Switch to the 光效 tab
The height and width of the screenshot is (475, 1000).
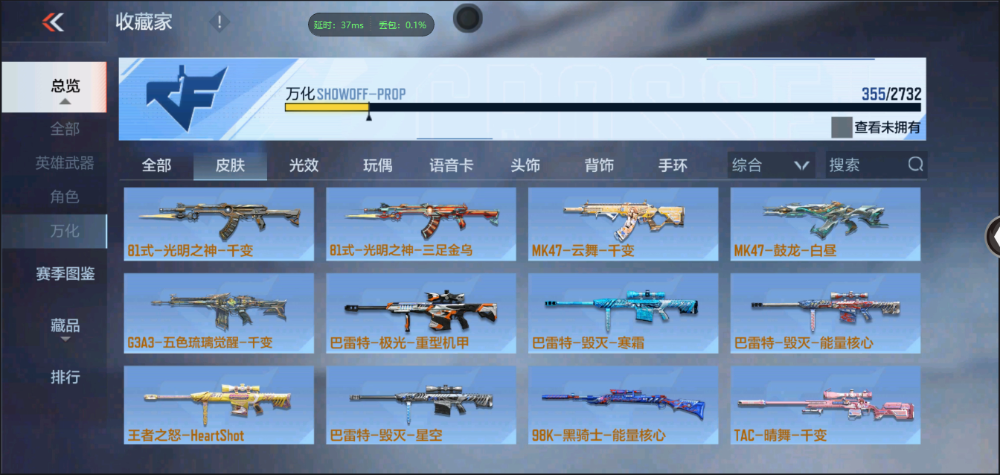coord(304,165)
